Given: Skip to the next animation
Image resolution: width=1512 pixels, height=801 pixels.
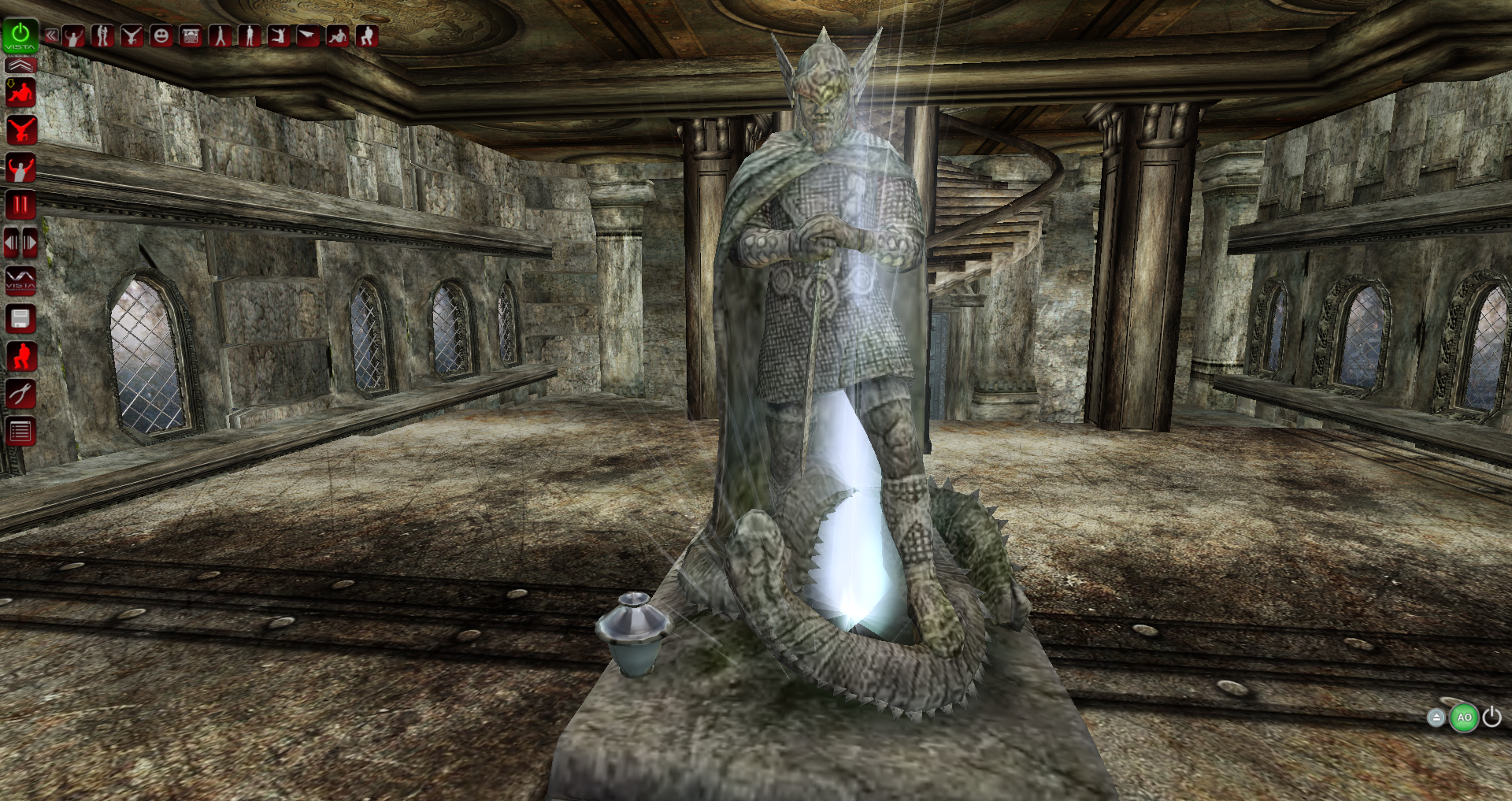Looking at the screenshot, I should click(30, 243).
